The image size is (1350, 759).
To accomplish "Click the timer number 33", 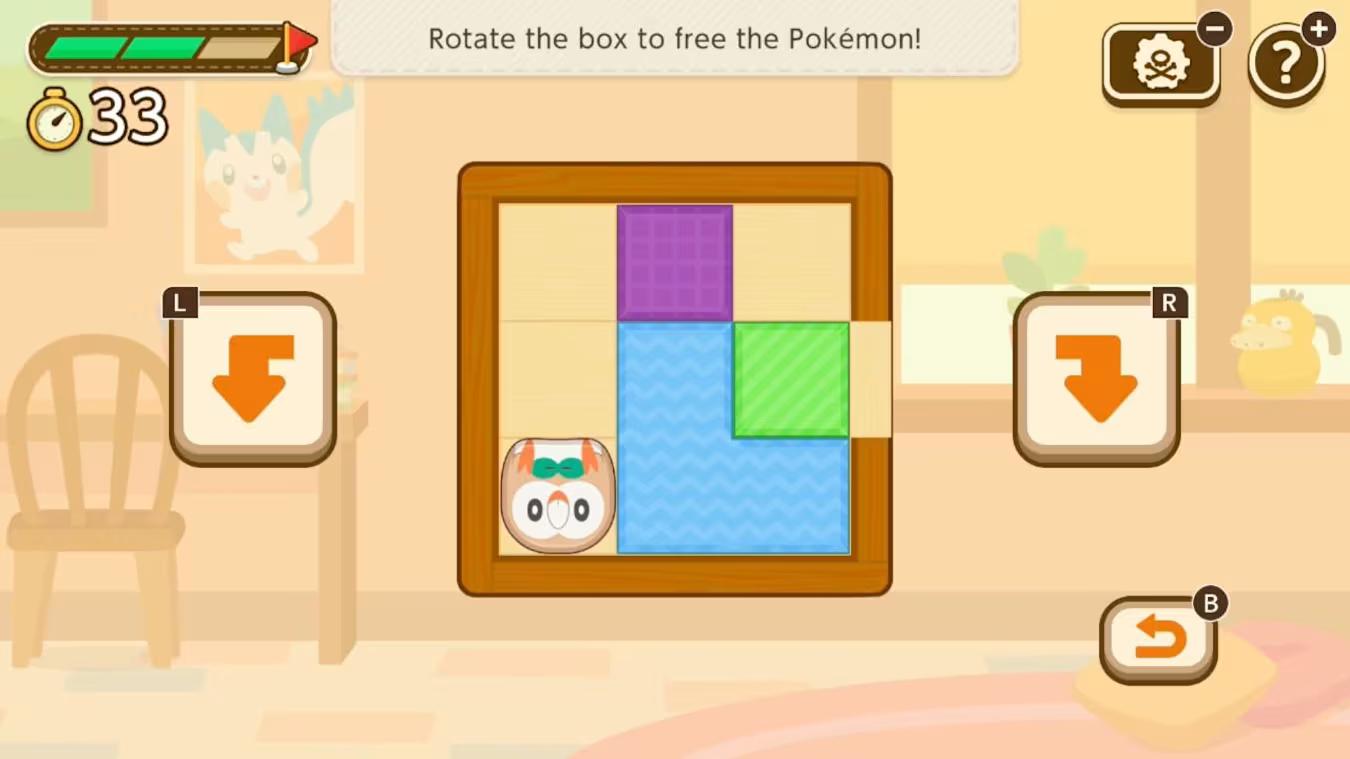I will coord(128,115).
